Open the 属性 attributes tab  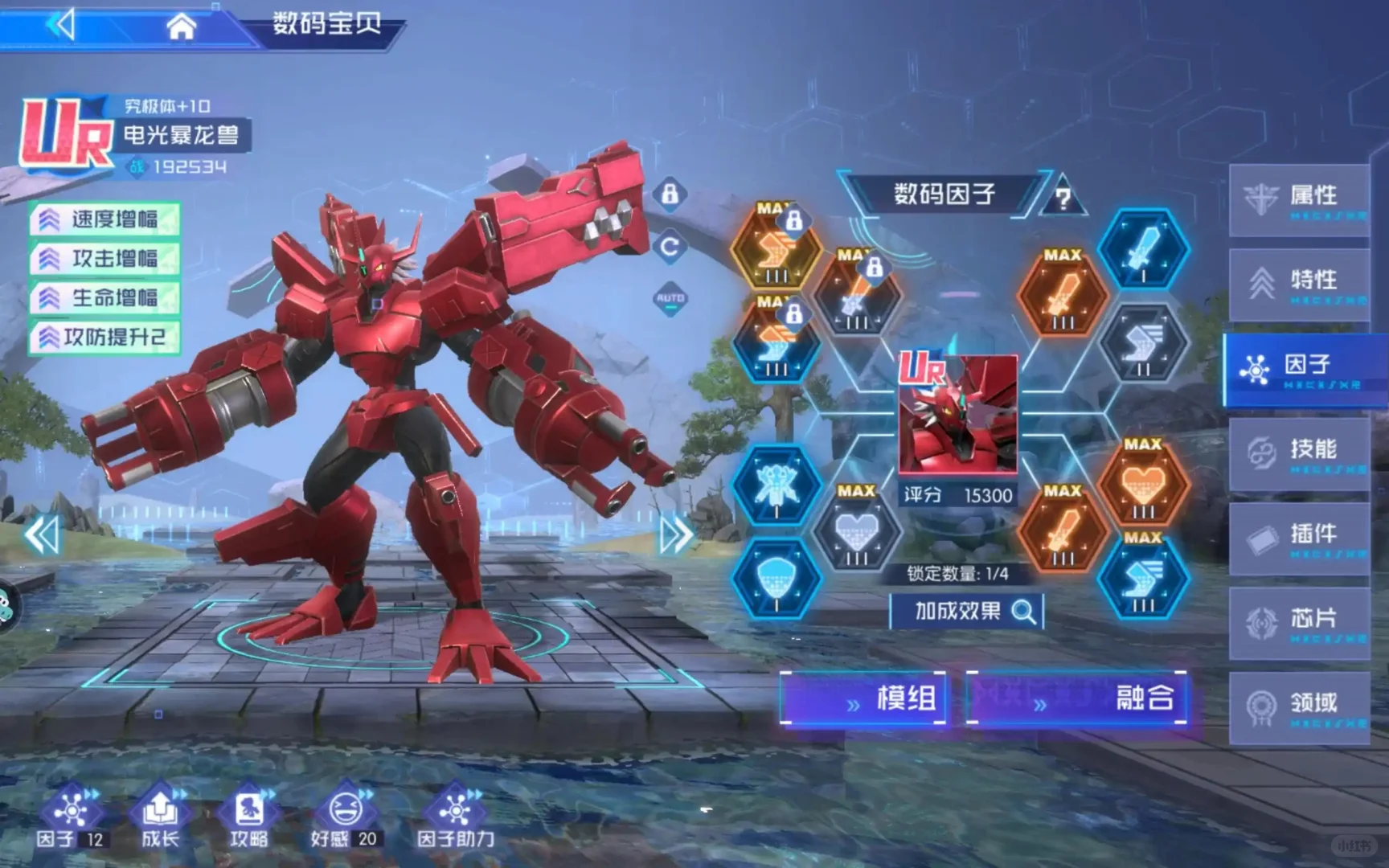click(1299, 199)
